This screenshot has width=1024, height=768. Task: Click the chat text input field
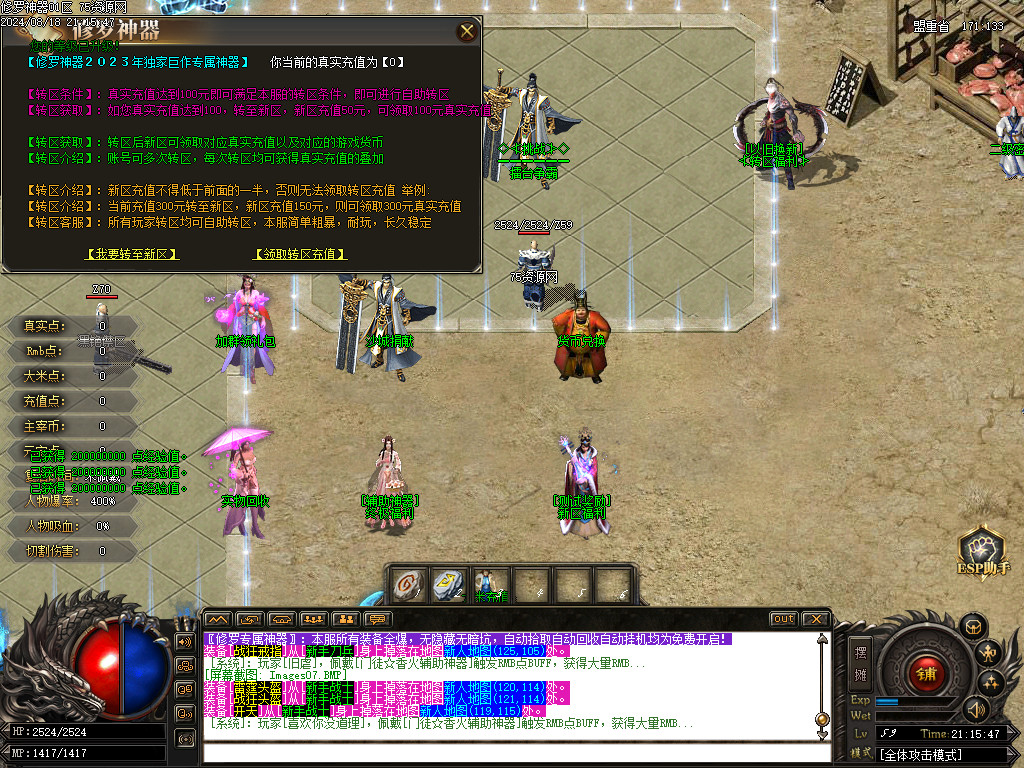pyautogui.click(x=510, y=753)
